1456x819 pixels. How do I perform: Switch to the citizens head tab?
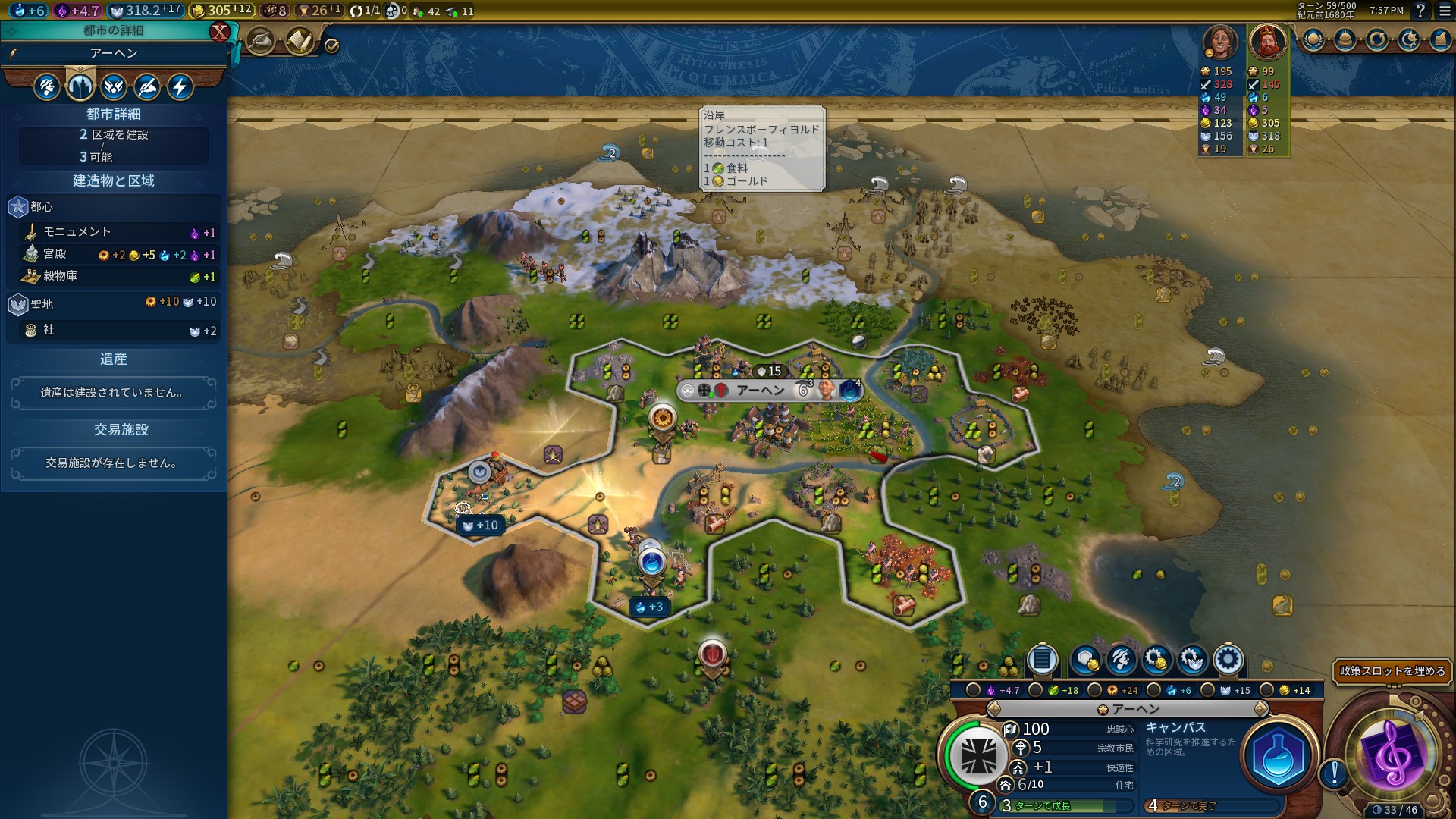pos(46,87)
